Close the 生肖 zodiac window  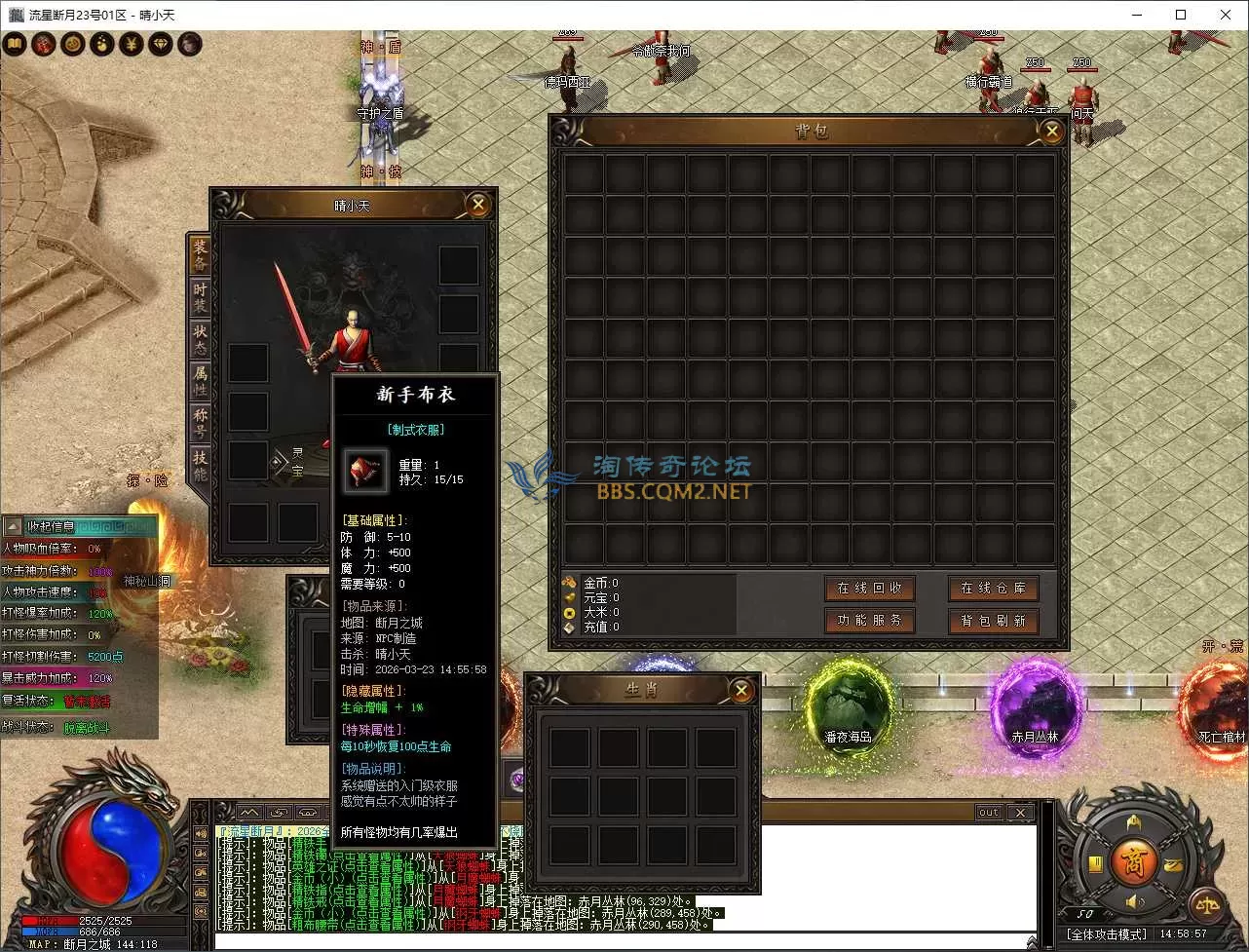(741, 691)
